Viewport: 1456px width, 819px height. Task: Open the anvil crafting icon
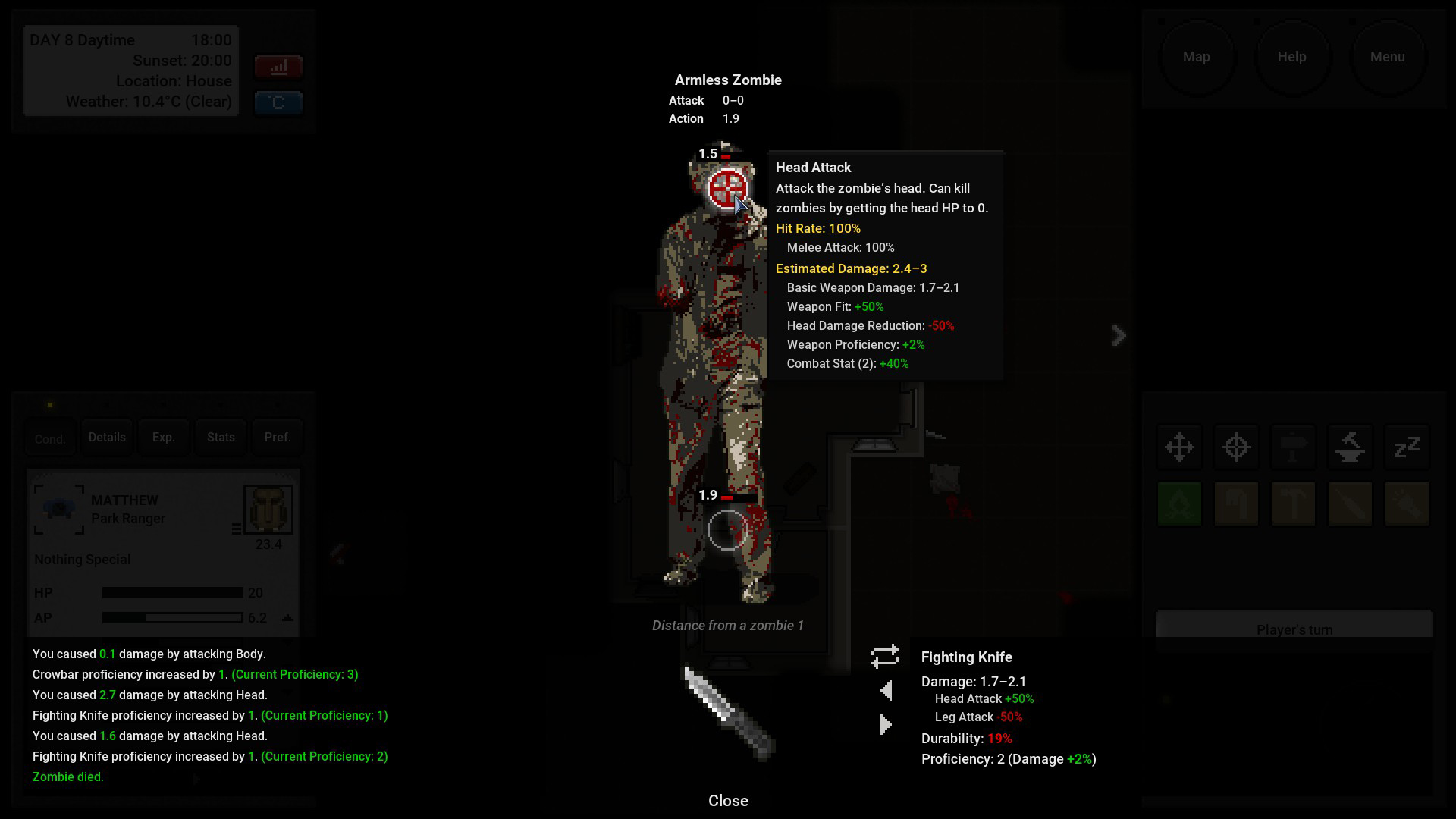[1350, 447]
